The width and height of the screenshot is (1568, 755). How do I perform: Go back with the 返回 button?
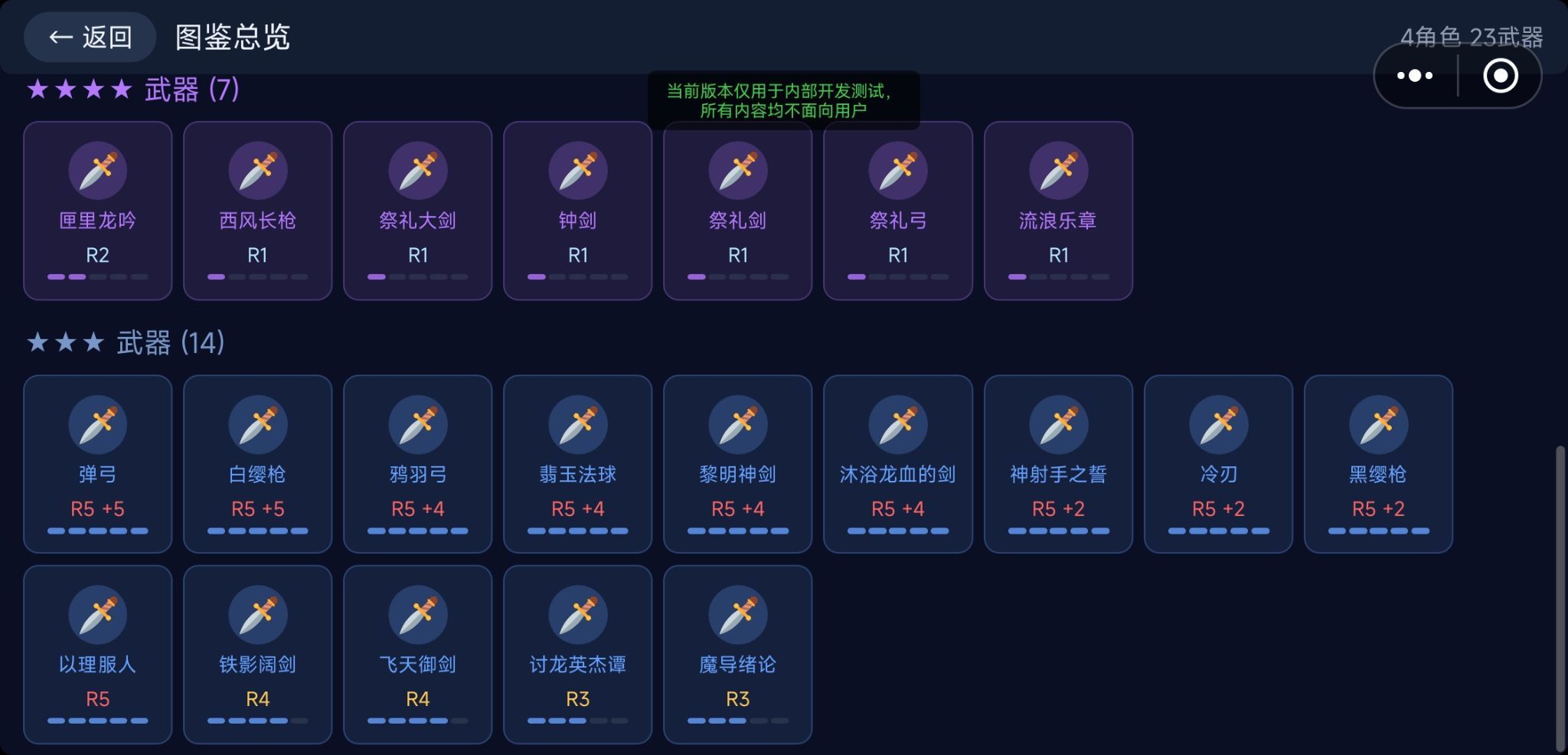point(90,37)
